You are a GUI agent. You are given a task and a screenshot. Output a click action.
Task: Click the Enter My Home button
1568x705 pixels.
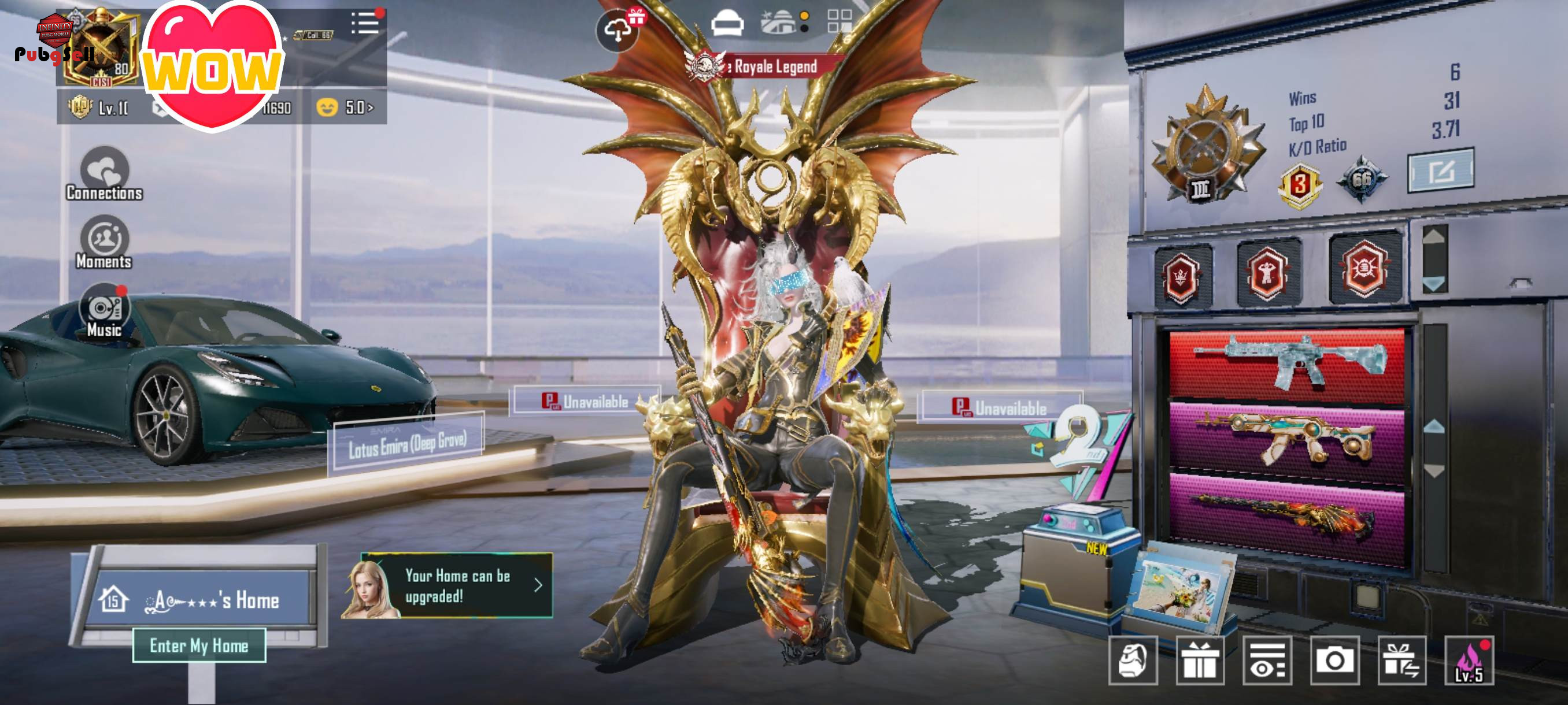pyautogui.click(x=199, y=645)
